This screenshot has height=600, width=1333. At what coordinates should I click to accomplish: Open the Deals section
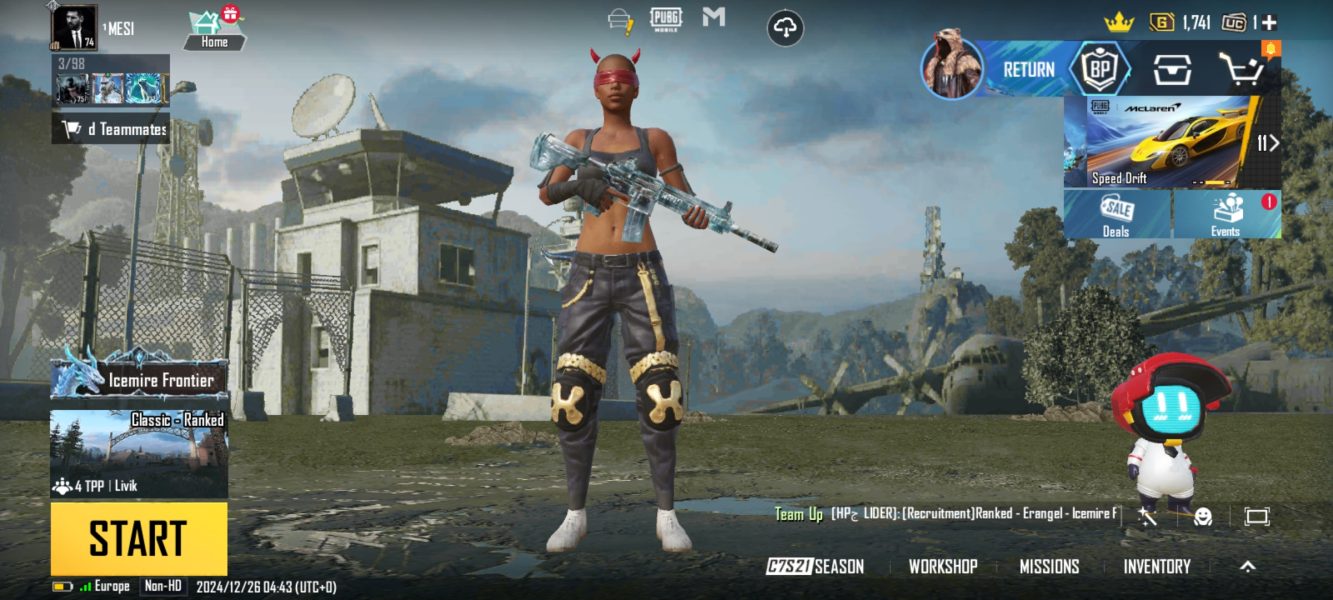tap(1116, 215)
